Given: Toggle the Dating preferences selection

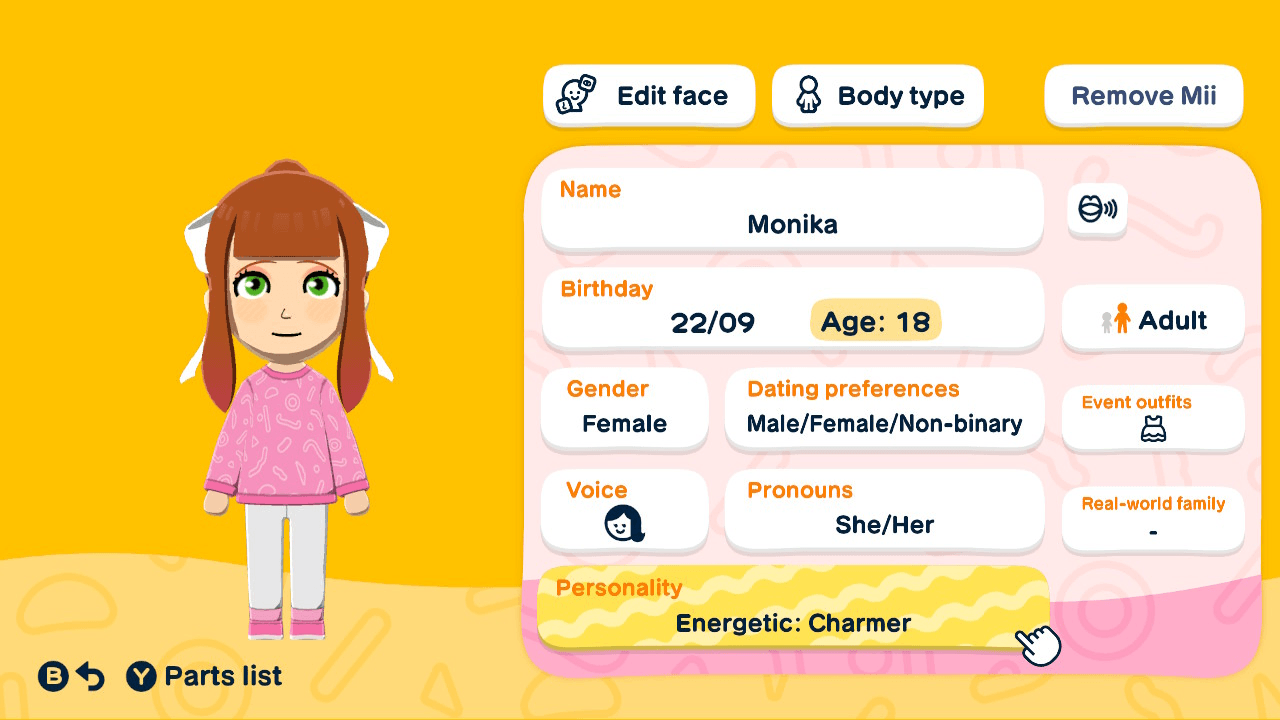Looking at the screenshot, I should coord(884,410).
